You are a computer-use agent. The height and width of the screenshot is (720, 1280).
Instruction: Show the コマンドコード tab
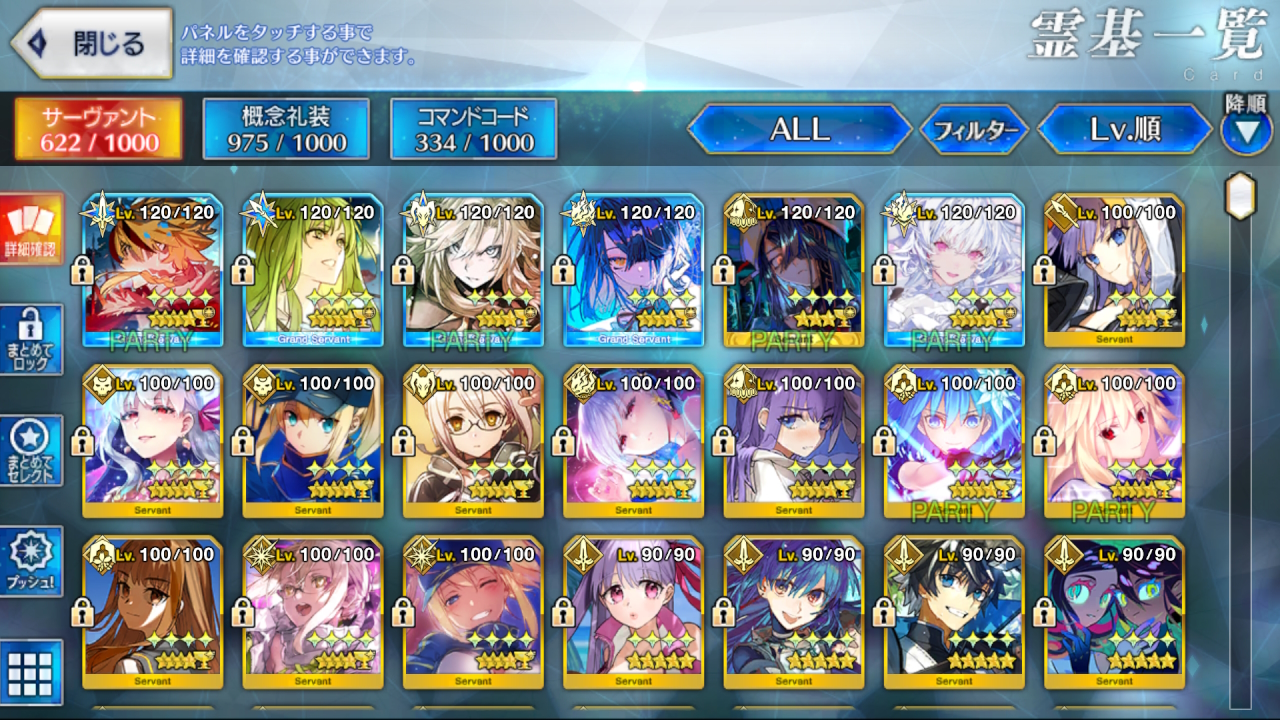pyautogui.click(x=473, y=129)
